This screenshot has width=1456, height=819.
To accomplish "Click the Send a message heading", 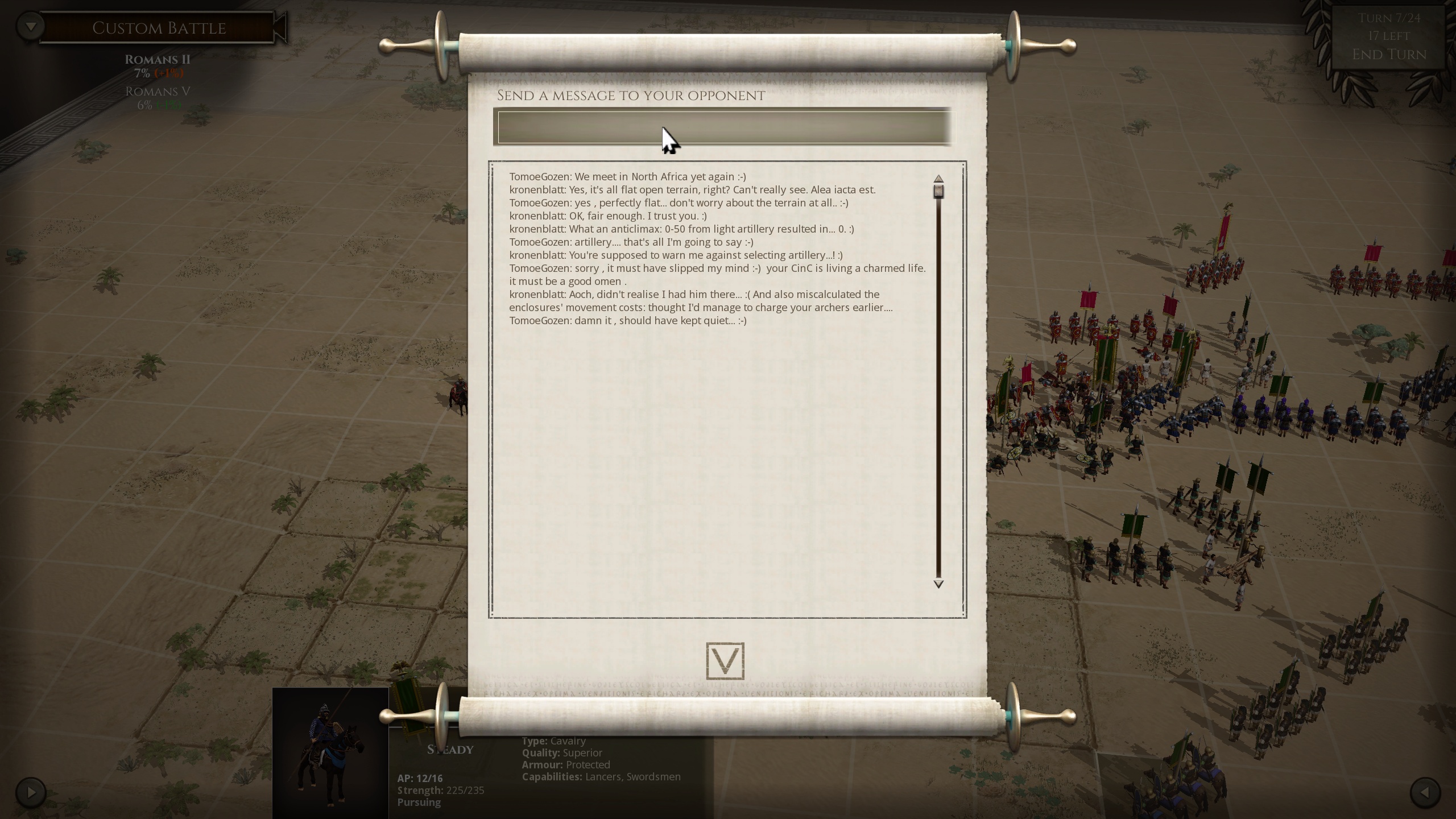I will pos(630,96).
